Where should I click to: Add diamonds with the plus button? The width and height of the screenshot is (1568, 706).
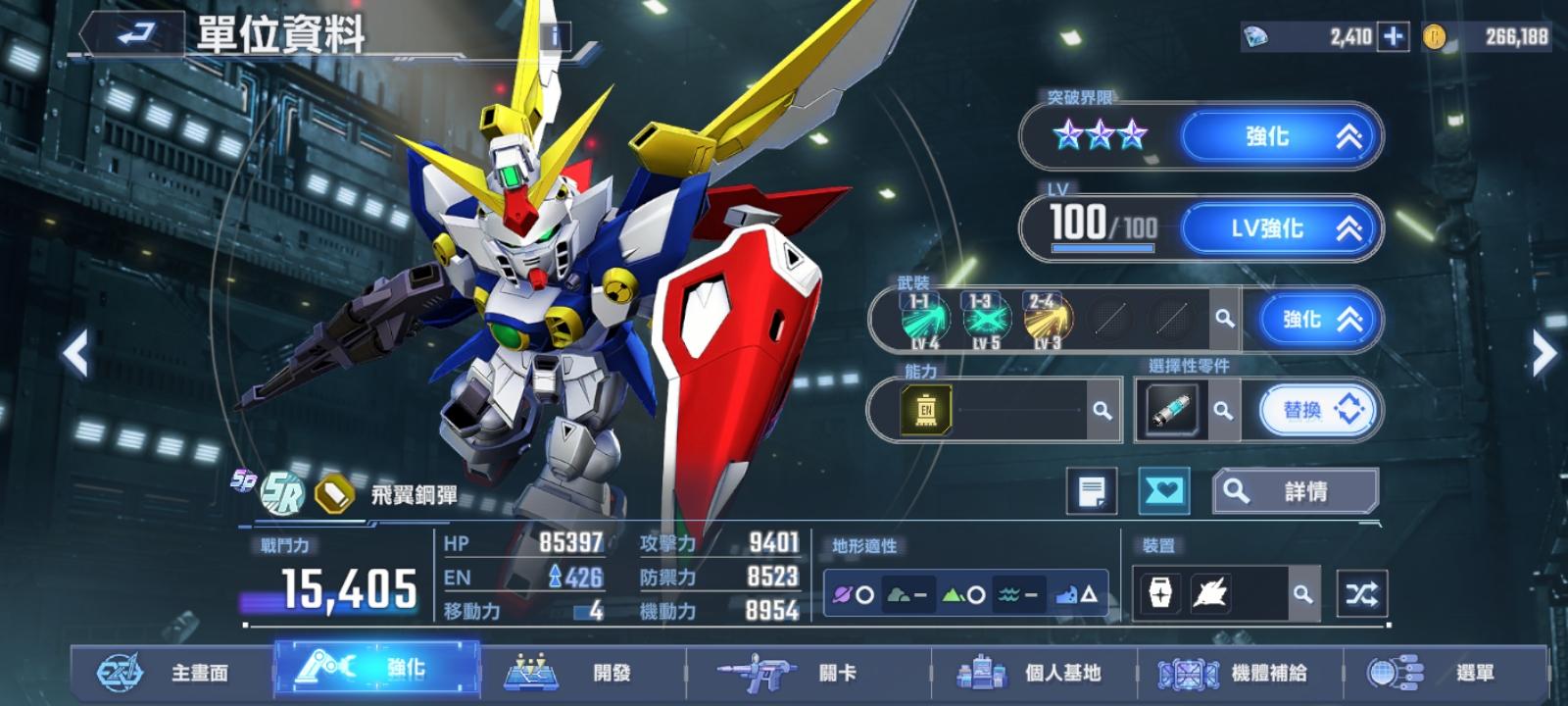click(x=1392, y=37)
